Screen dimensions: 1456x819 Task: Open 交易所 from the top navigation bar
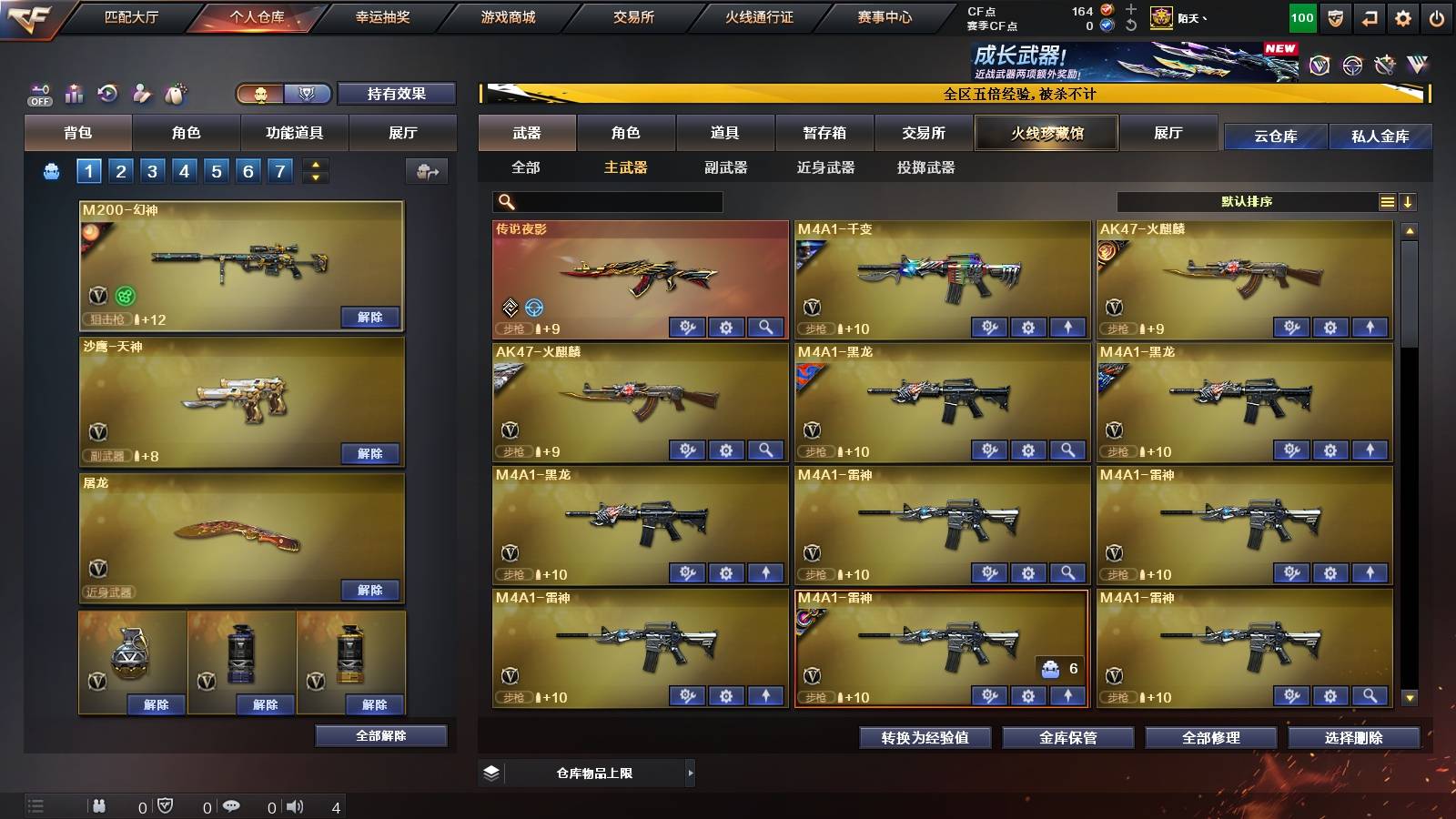(x=632, y=16)
